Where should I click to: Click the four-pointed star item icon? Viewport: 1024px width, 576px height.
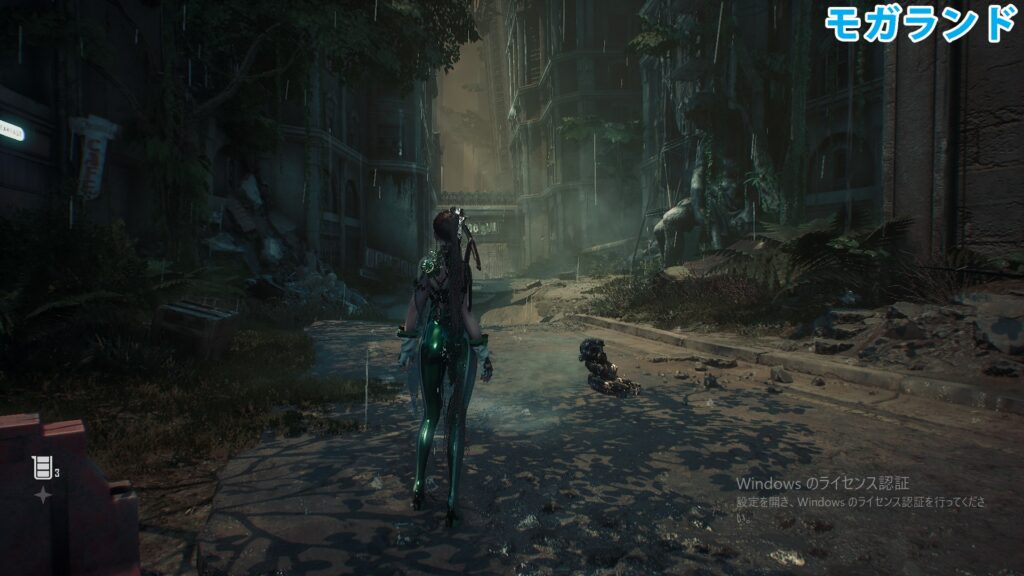click(x=43, y=495)
